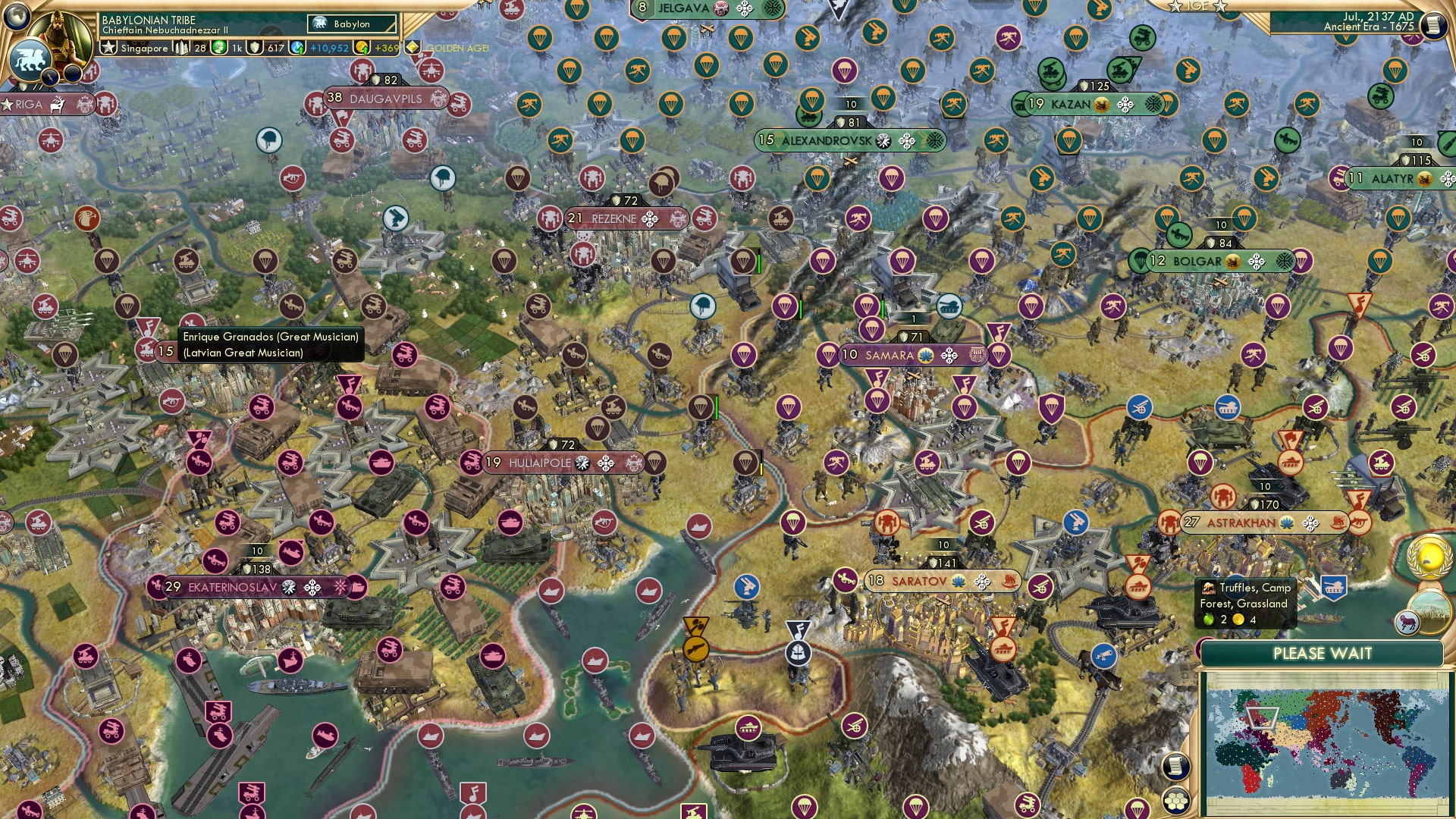Click the sheep wonder medallion near the minimap
1456x819 pixels.
(1407, 623)
